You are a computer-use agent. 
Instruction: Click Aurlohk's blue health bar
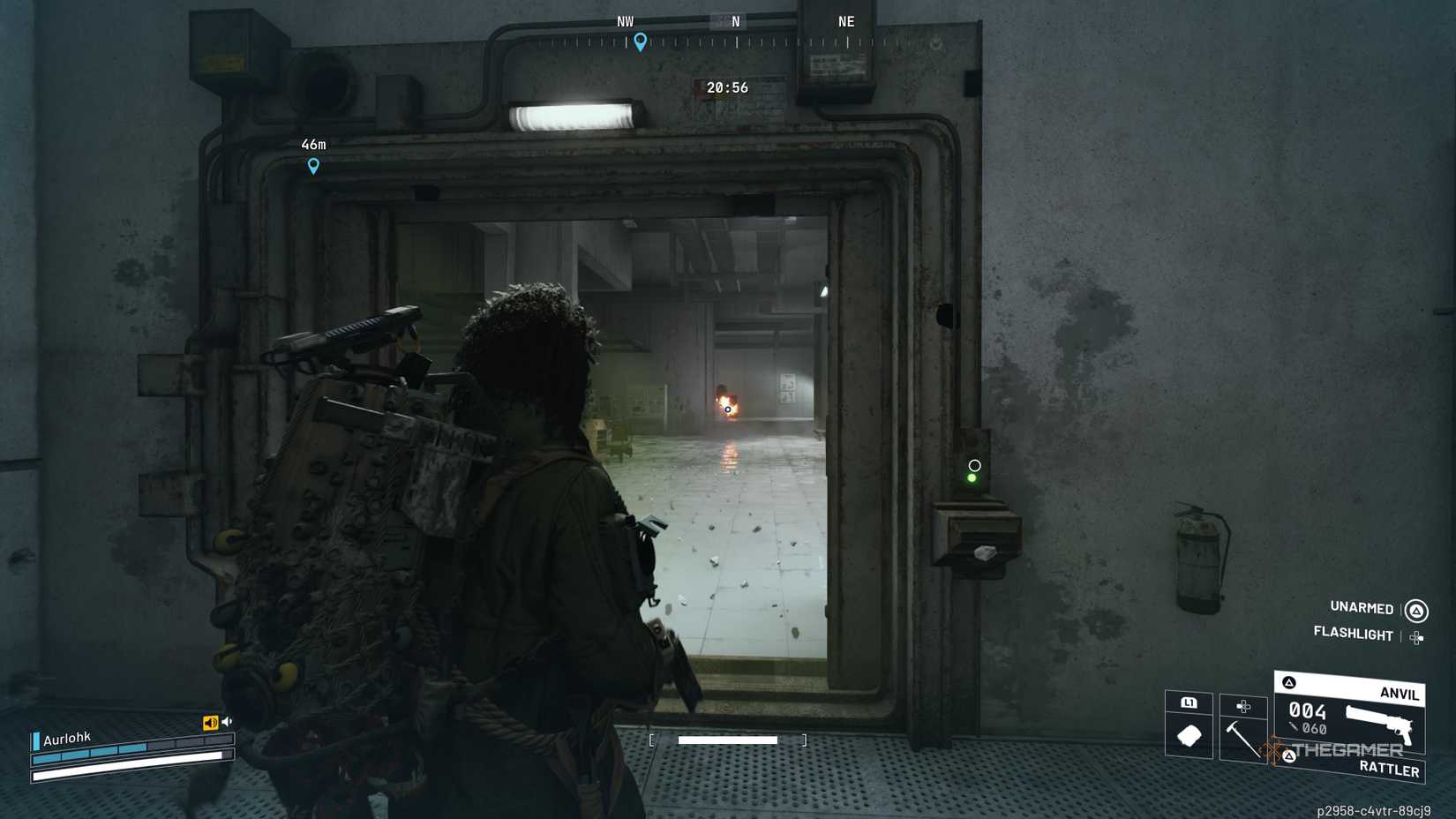(x=88, y=753)
